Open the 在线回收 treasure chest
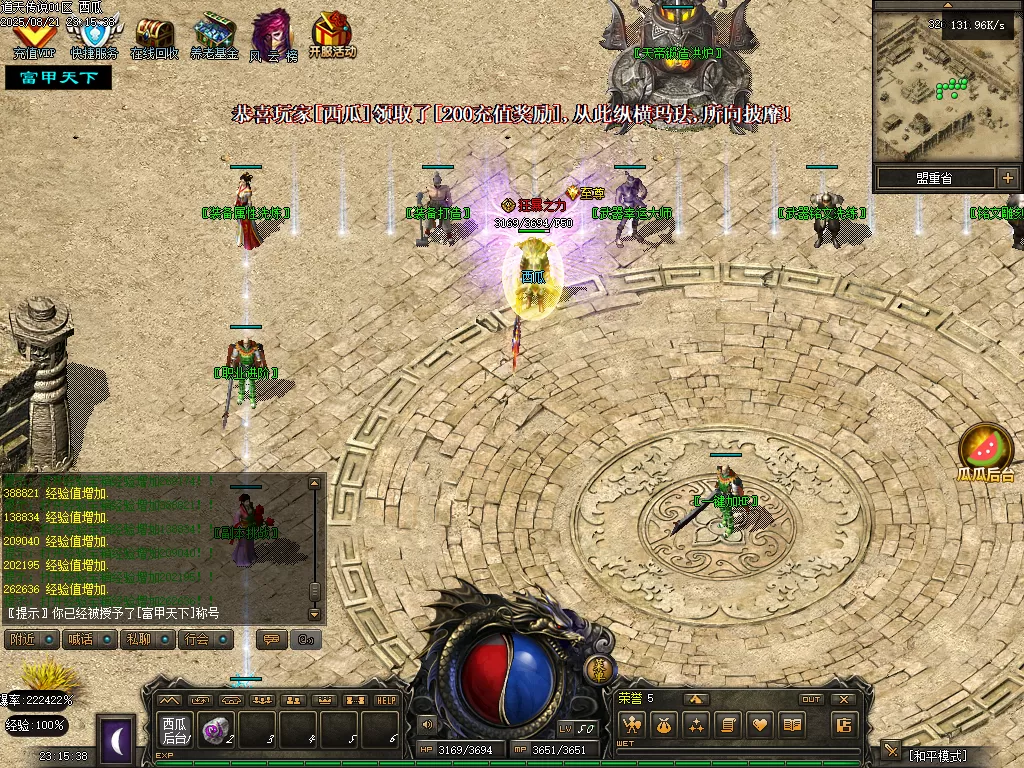 coord(154,36)
